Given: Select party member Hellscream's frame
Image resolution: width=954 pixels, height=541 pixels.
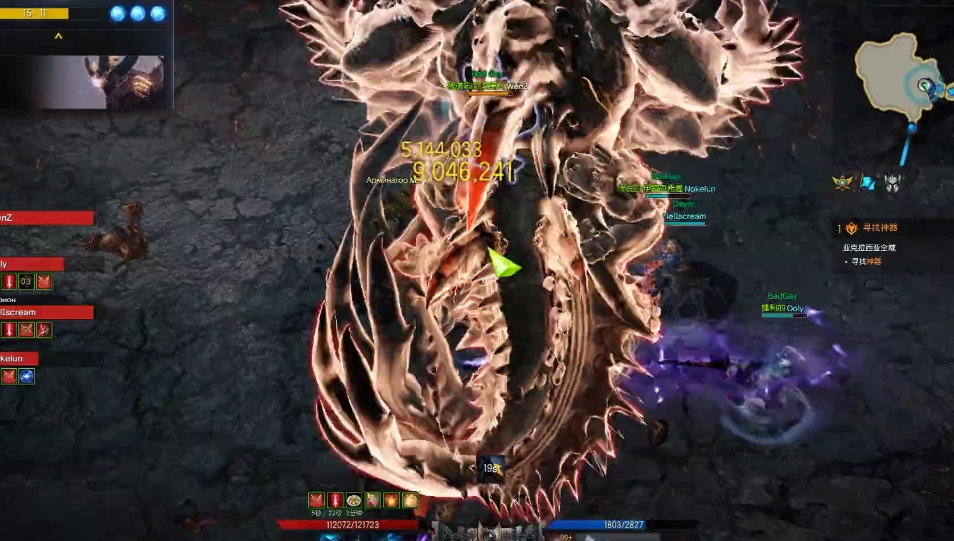Looking at the screenshot, I should [x=47, y=312].
